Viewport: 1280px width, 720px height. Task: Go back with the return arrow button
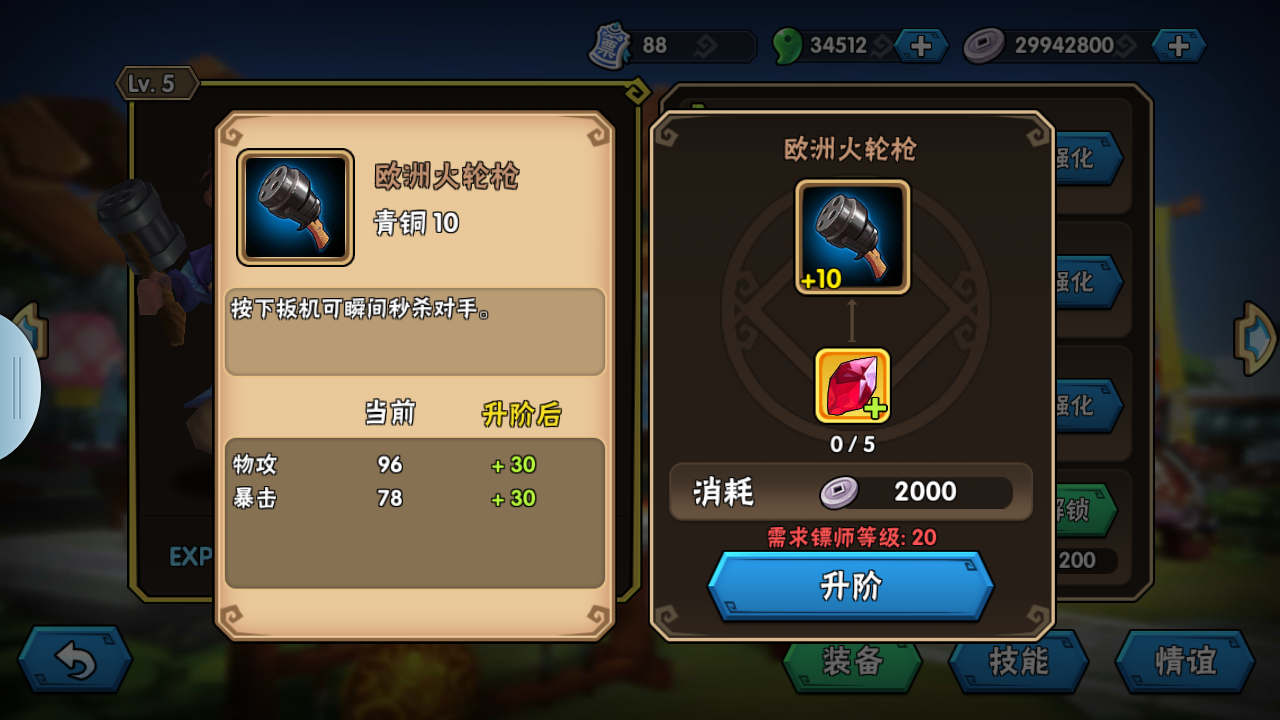click(75, 660)
